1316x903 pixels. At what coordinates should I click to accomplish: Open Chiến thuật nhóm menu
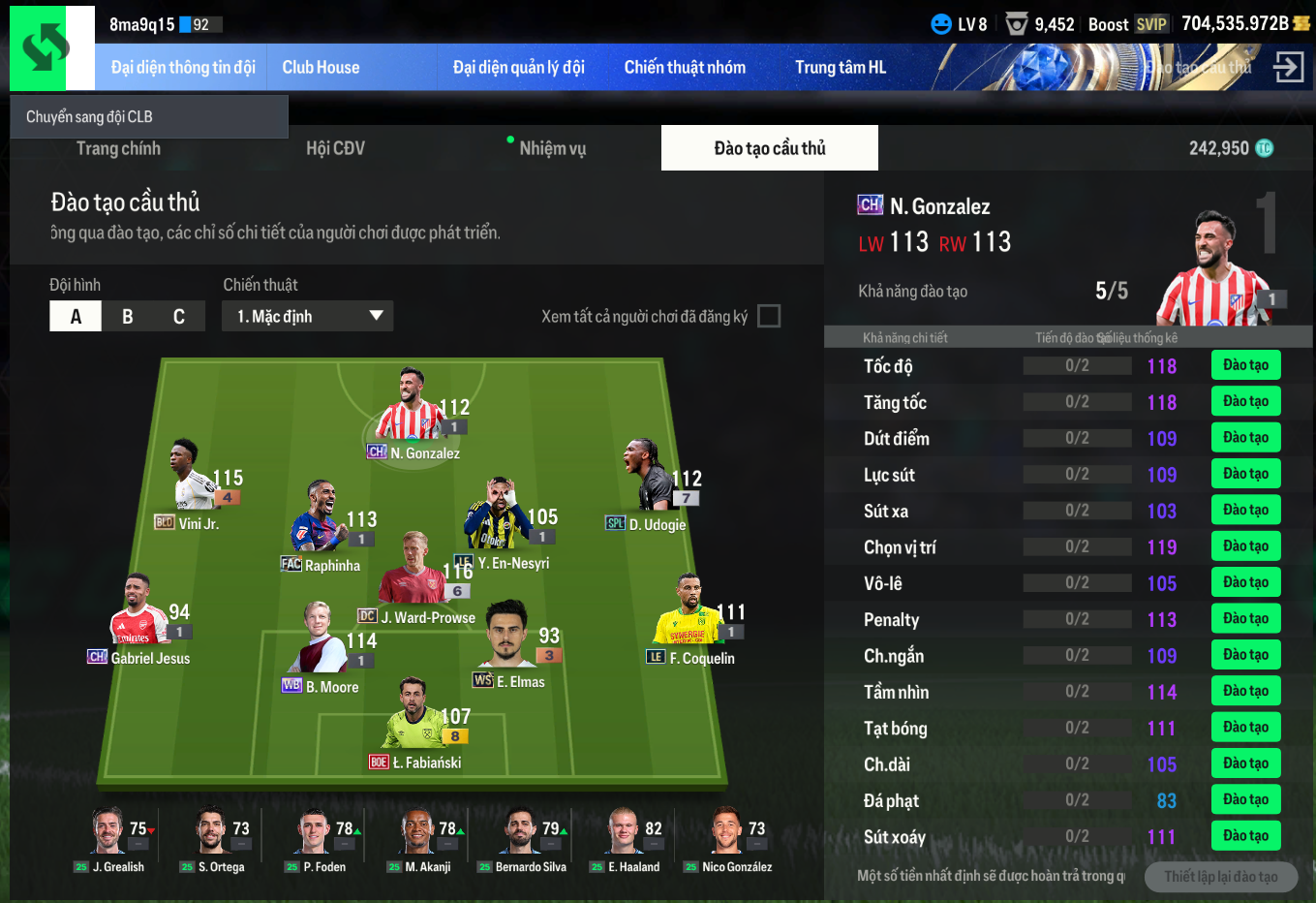click(685, 68)
